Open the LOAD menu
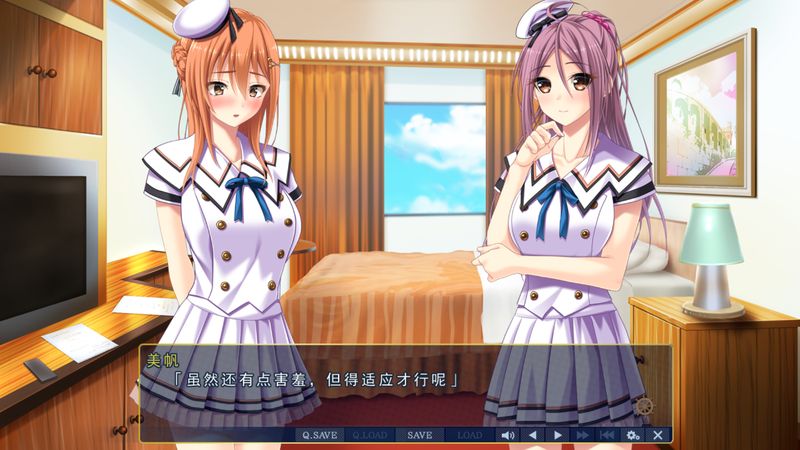The image size is (800, 450). (x=469, y=435)
